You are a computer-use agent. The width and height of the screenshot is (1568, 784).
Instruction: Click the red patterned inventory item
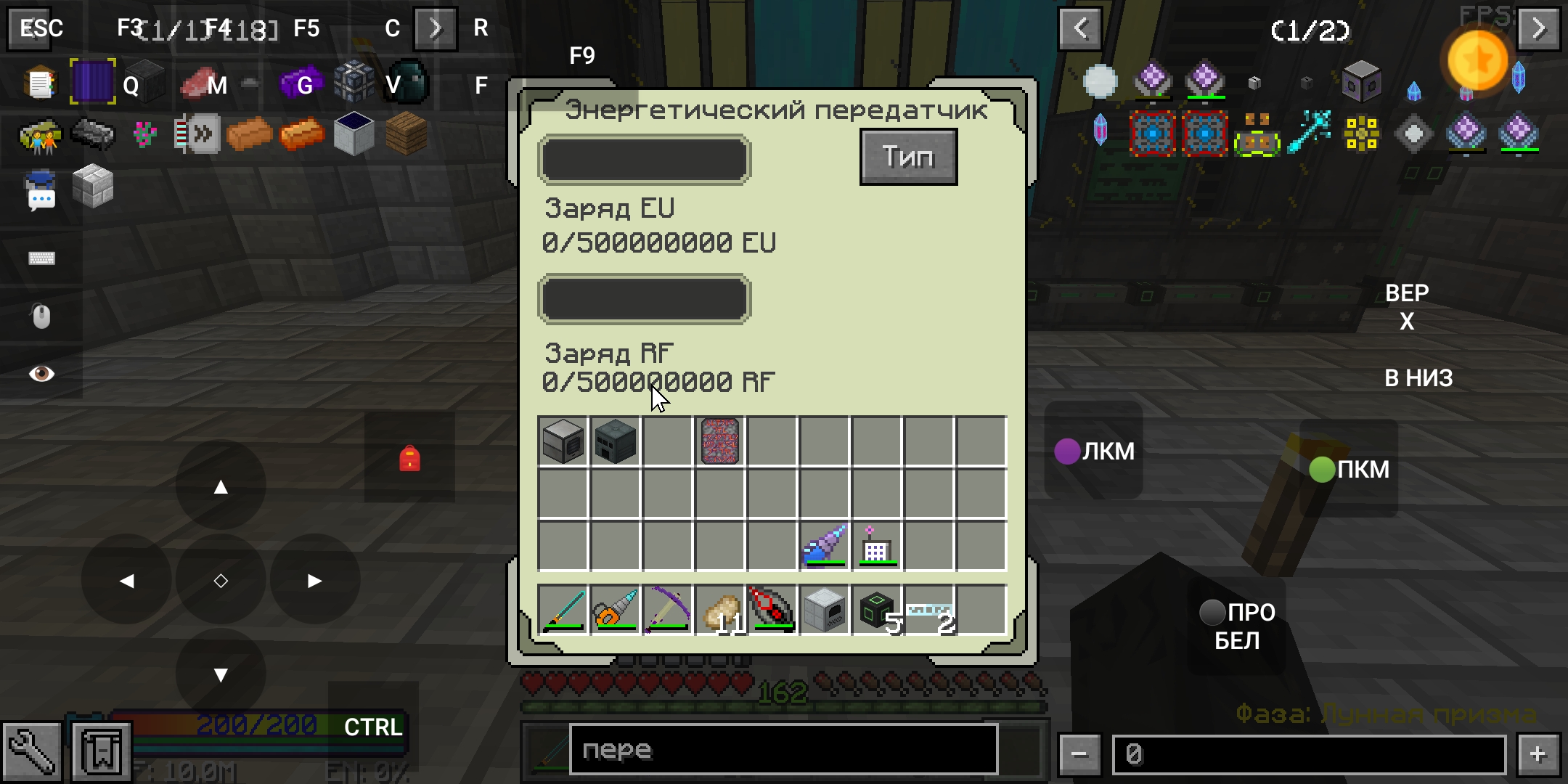pos(720,441)
